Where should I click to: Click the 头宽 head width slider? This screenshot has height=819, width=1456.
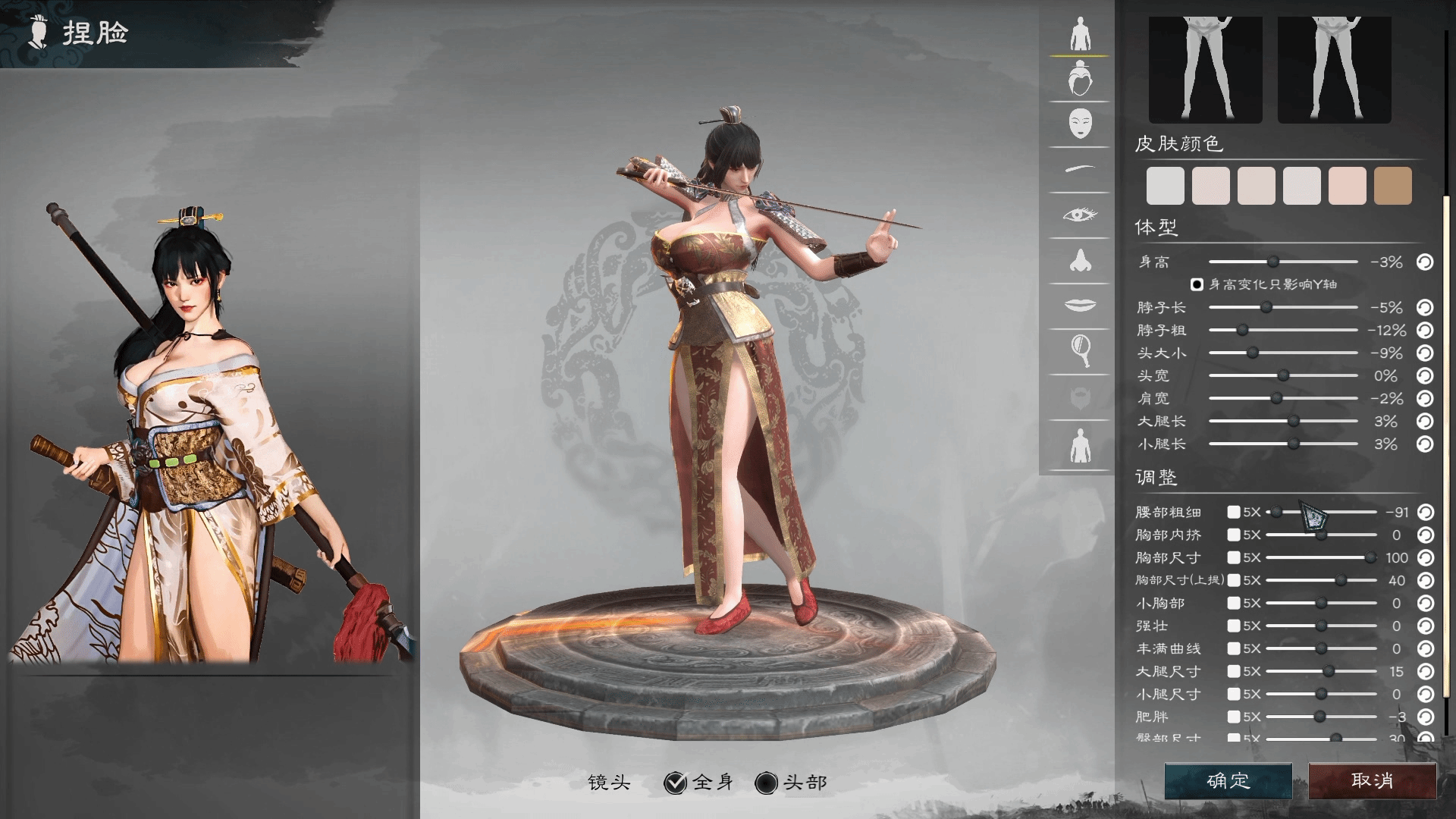[x=1283, y=376]
